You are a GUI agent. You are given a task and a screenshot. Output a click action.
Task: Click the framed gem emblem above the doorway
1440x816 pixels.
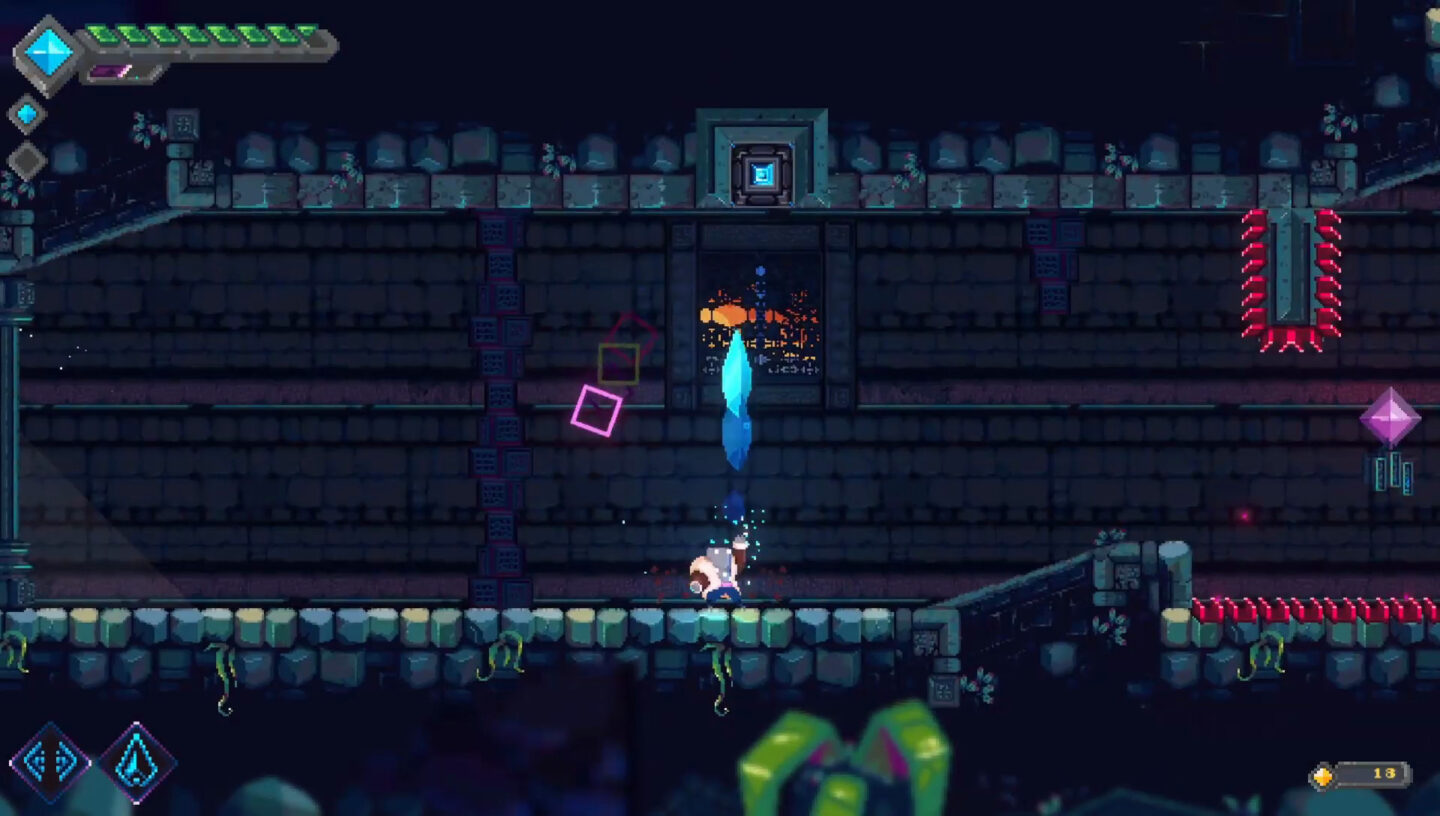point(763,170)
